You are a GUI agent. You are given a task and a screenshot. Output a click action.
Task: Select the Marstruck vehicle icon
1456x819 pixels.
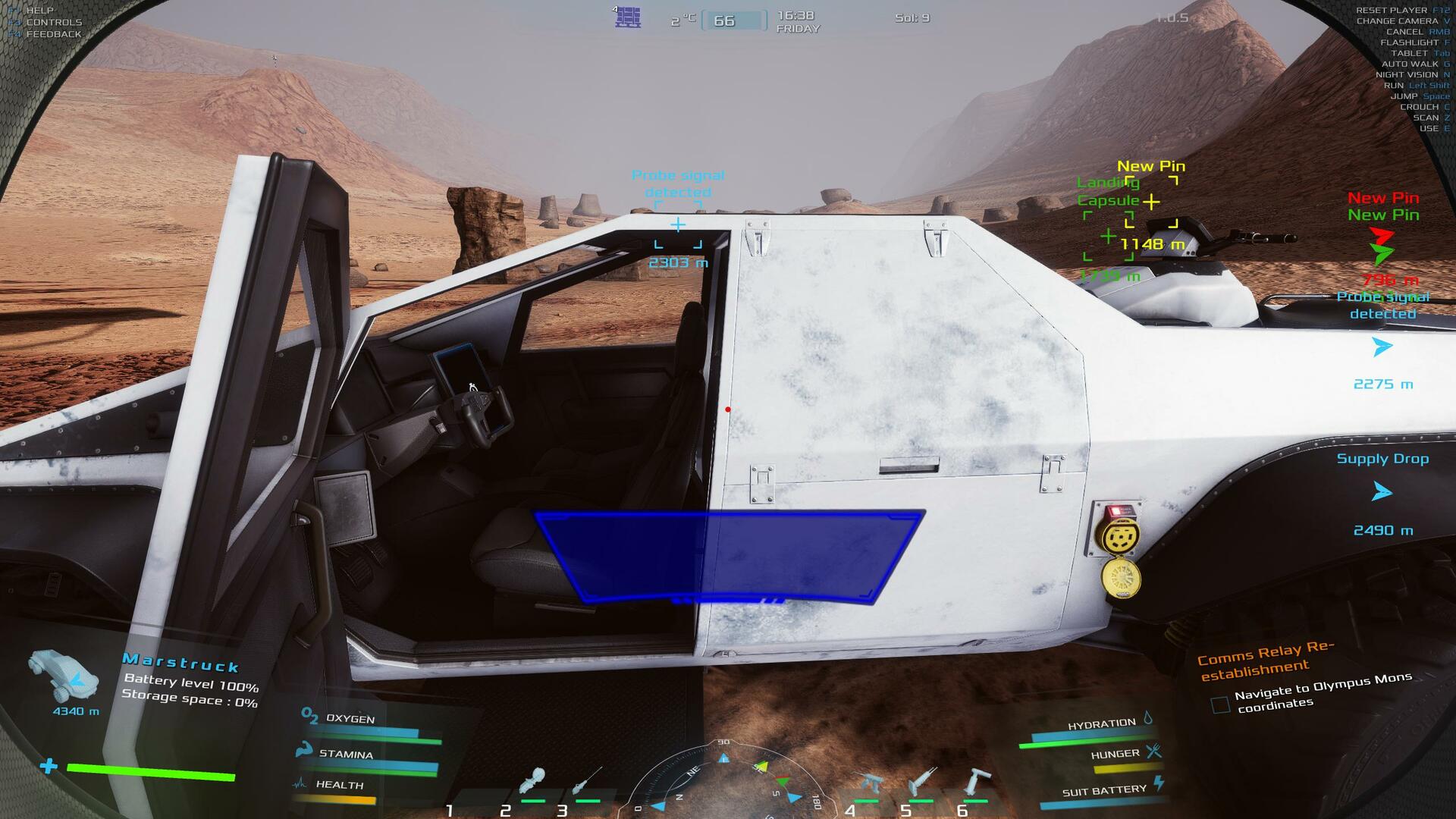click(65, 675)
